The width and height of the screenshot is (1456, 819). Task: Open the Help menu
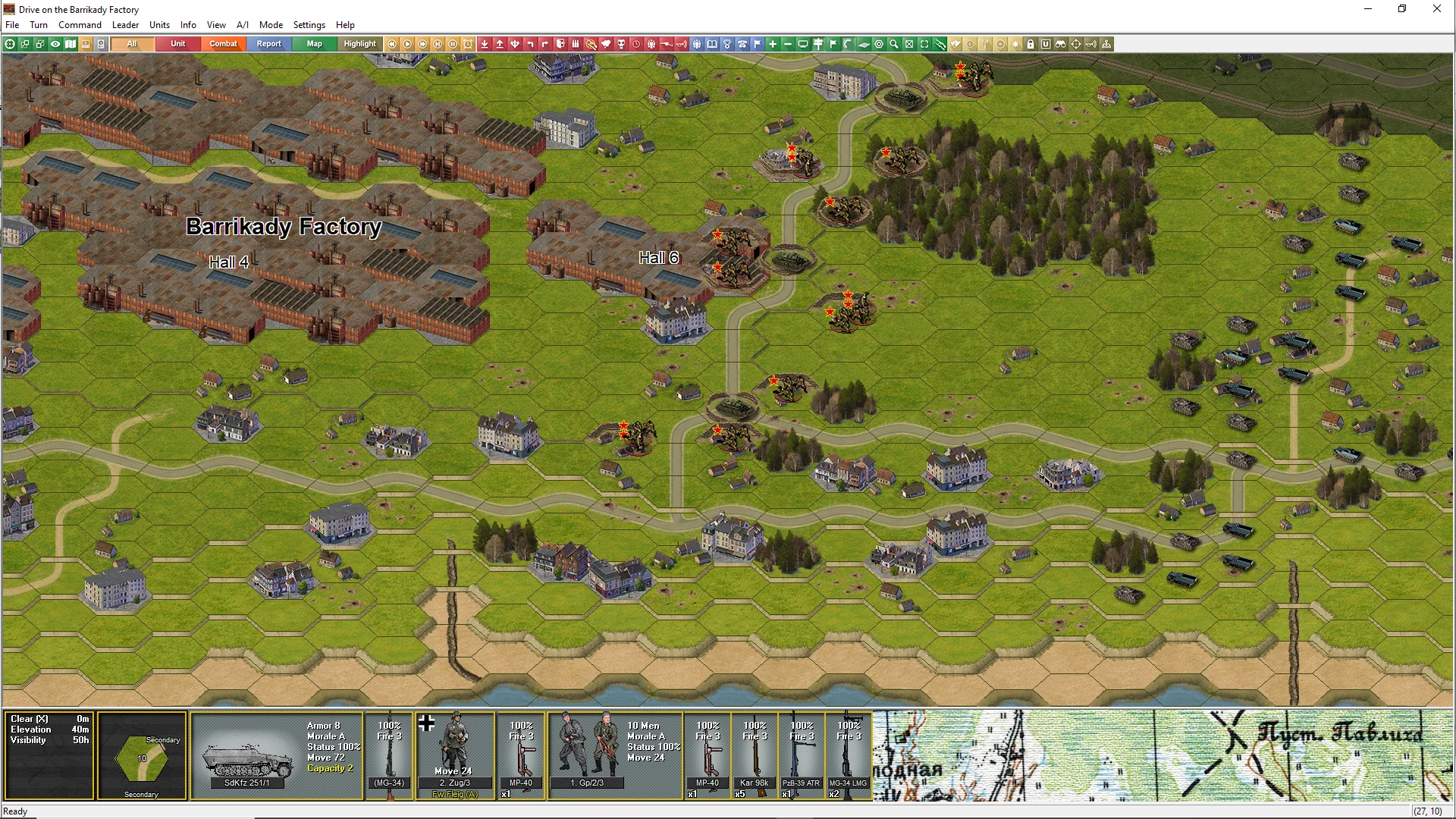[345, 25]
